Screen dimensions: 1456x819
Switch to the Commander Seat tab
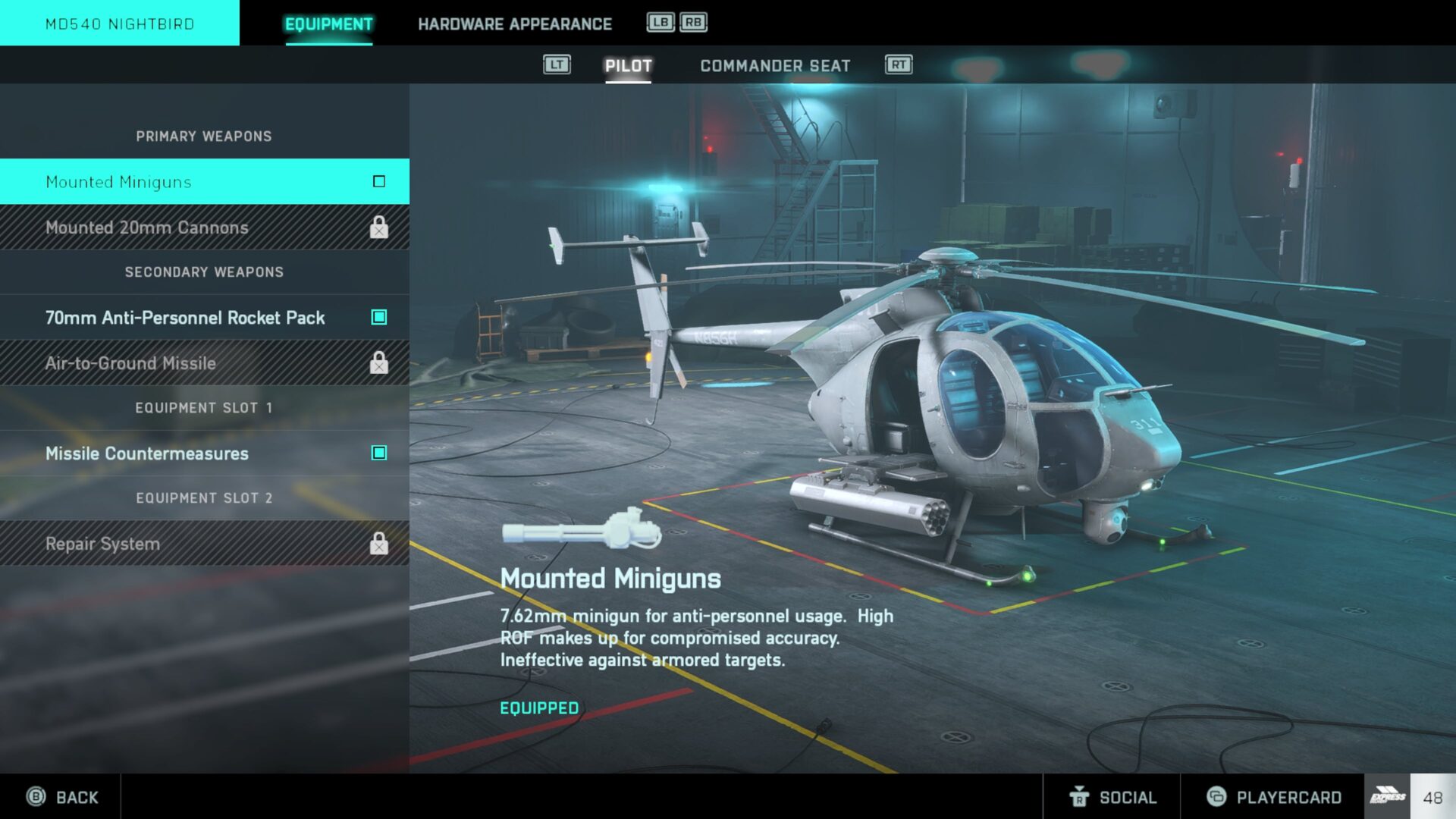coord(774,66)
